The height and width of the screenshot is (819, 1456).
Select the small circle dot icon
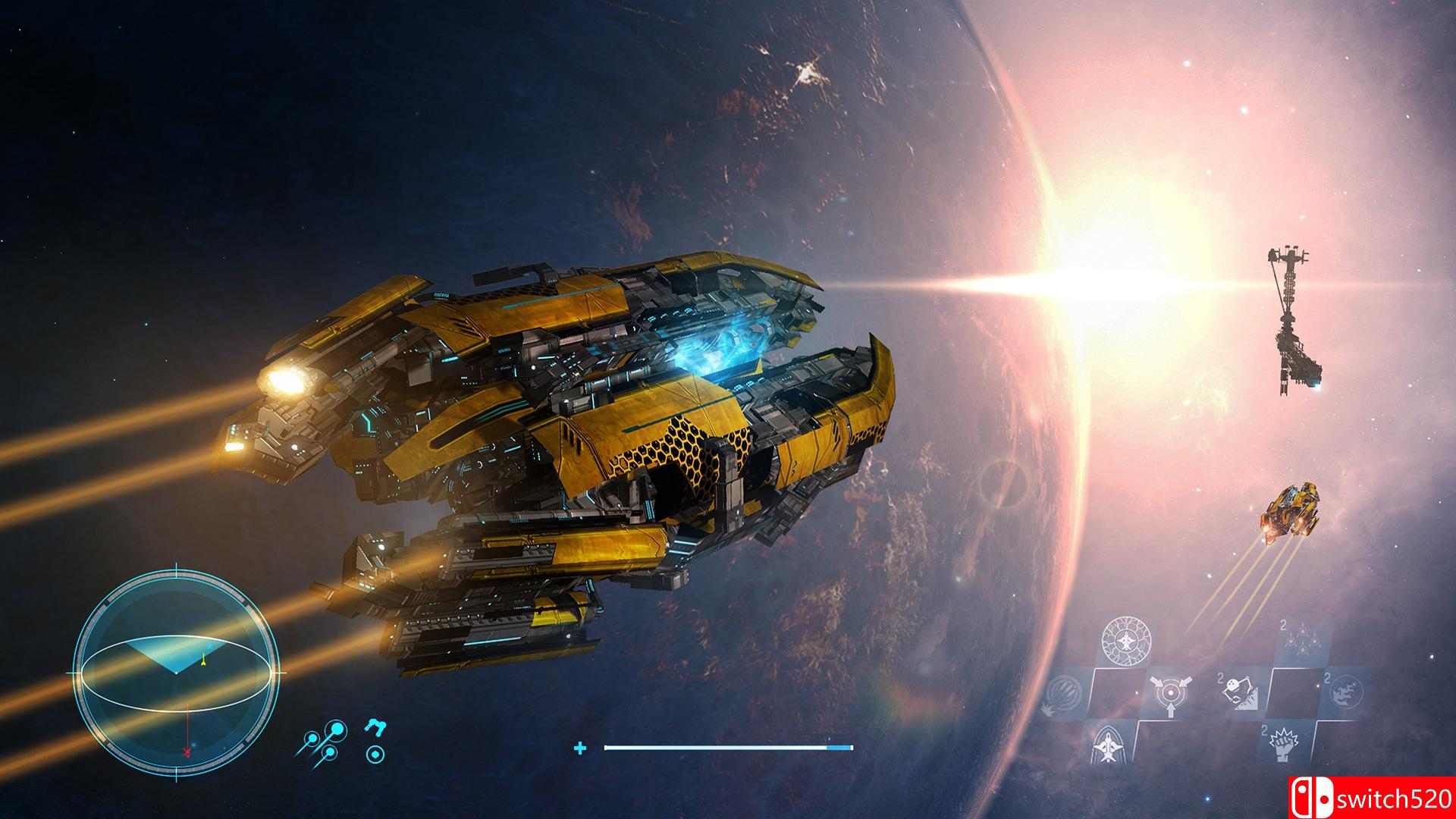(375, 754)
